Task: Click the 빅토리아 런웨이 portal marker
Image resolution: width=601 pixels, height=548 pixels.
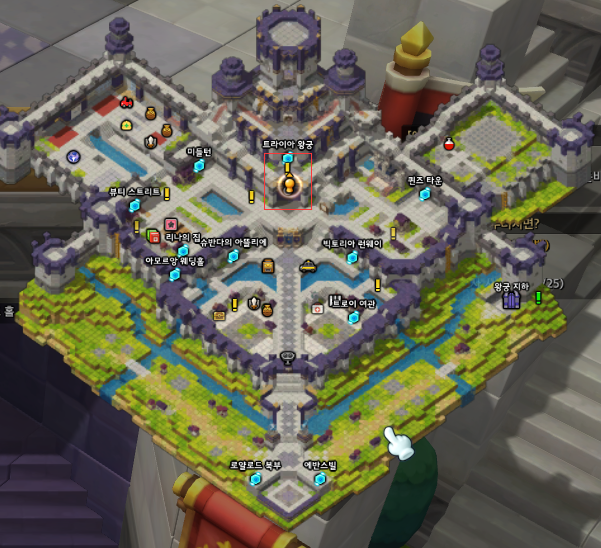Action: pyautogui.click(x=352, y=257)
